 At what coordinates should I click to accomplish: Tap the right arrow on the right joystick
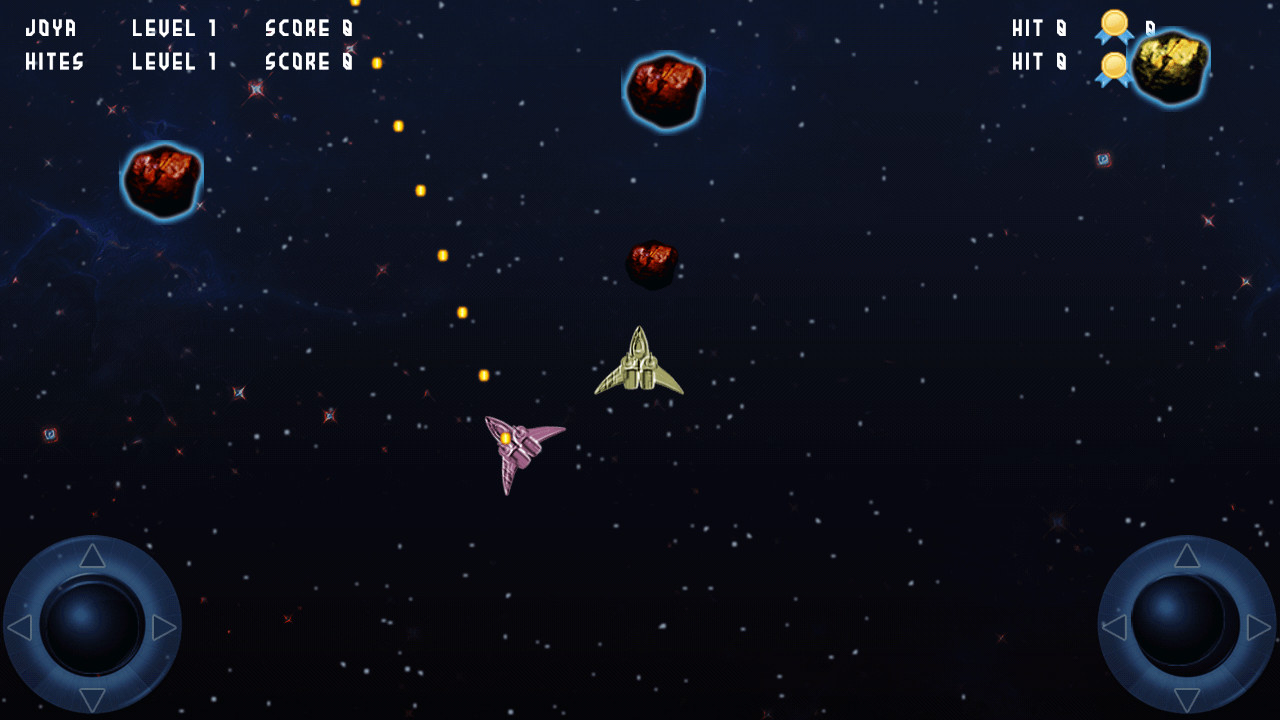[x=1259, y=628]
